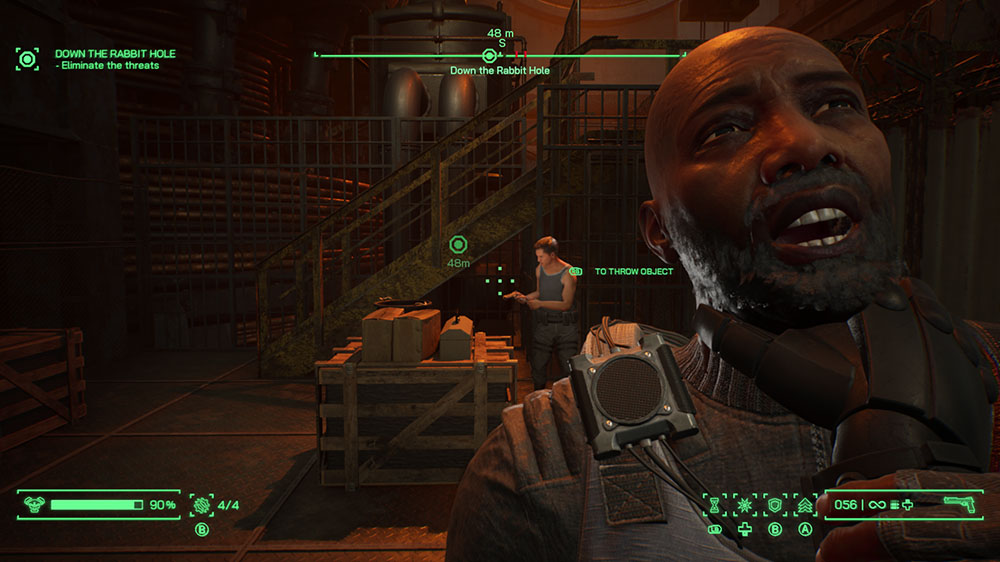Click the armor suit icon beside the health bar
The height and width of the screenshot is (562, 1000).
[x=31, y=505]
